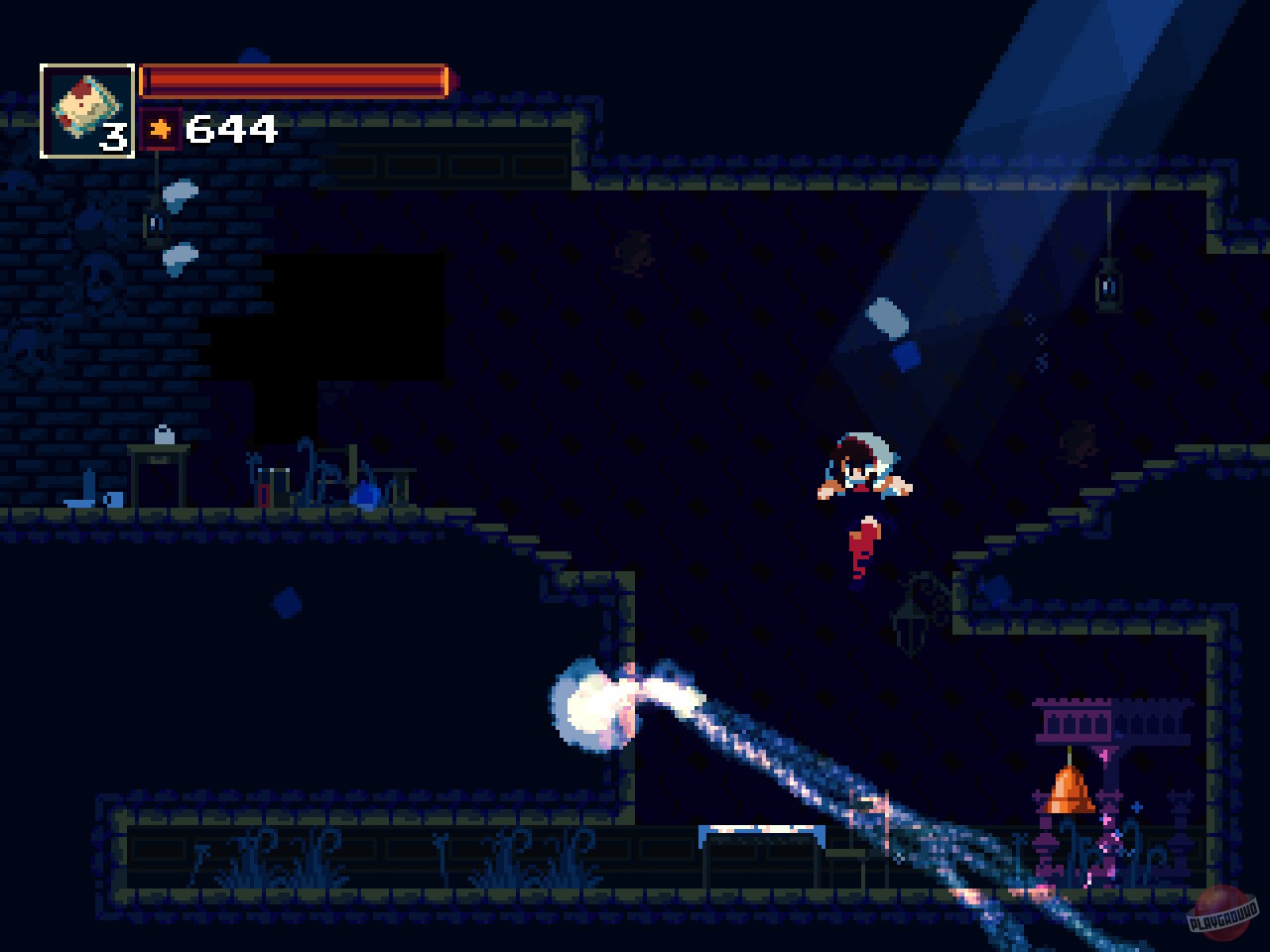Click the skull carving on the left wall
The image size is (1270, 952).
pyautogui.click(x=99, y=278)
